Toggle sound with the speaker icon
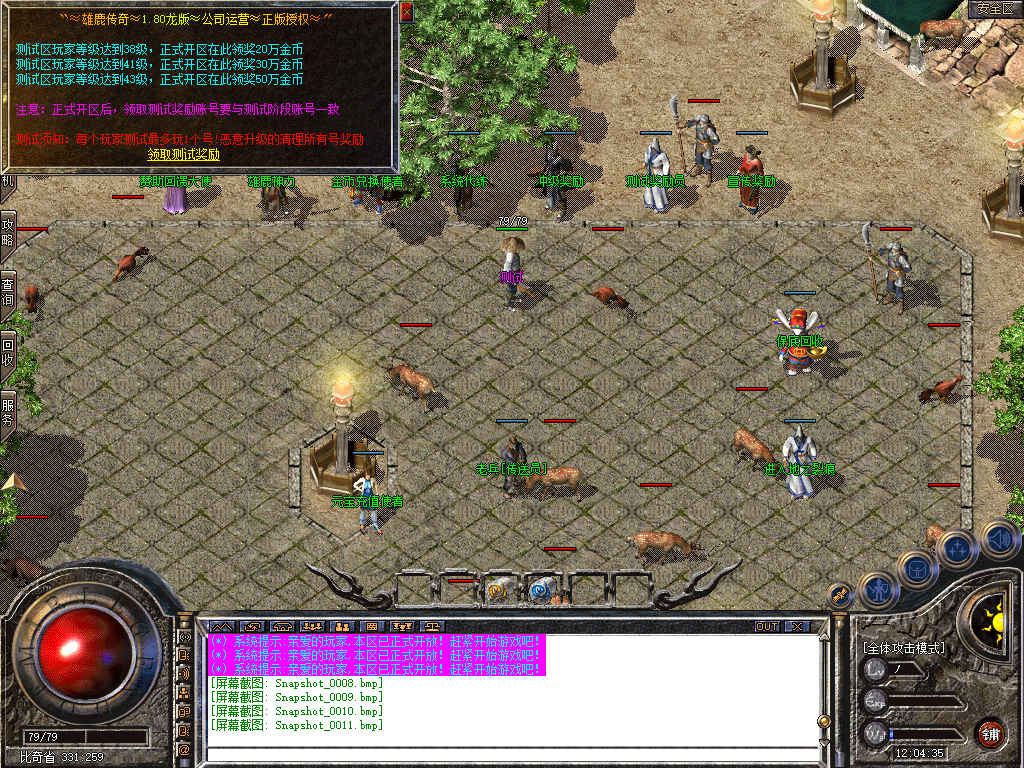This screenshot has width=1024, height=768. tap(998, 541)
